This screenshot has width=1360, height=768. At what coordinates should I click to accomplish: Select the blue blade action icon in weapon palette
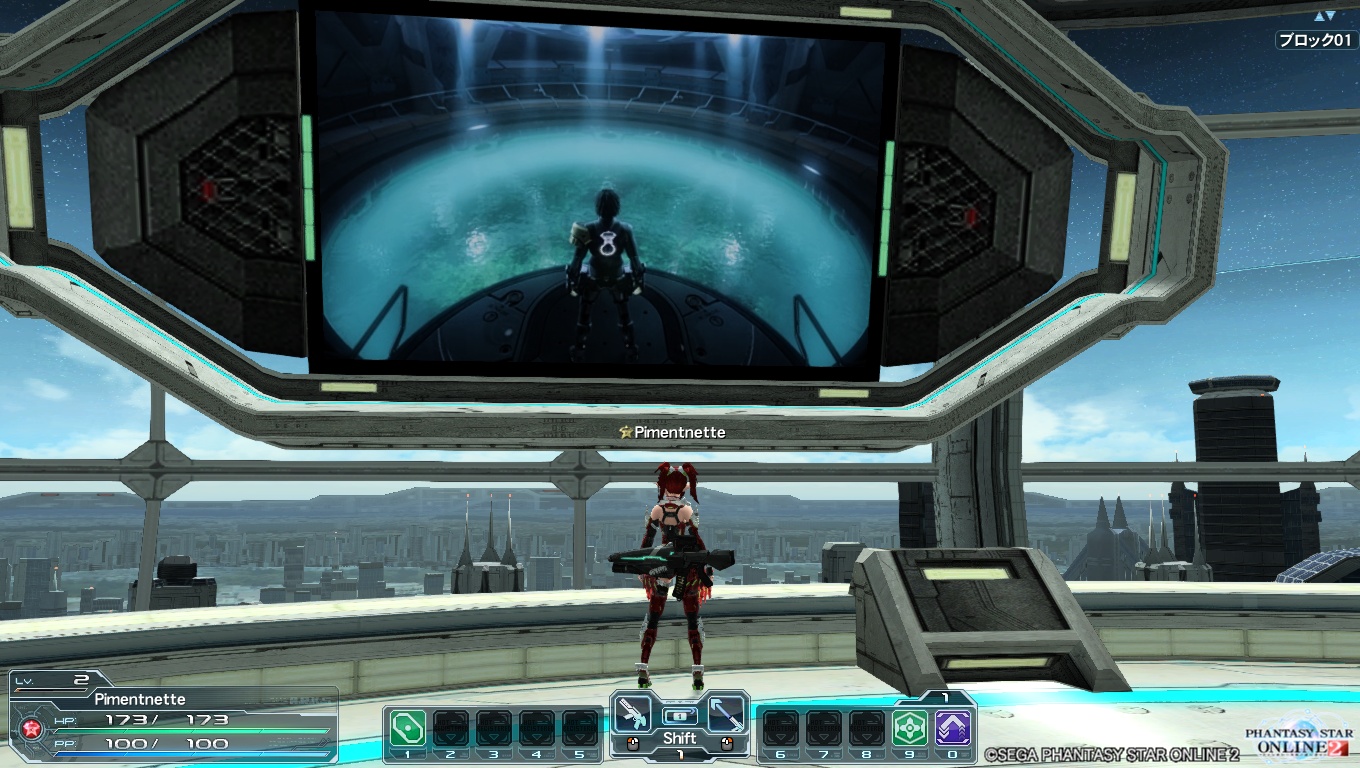click(727, 713)
